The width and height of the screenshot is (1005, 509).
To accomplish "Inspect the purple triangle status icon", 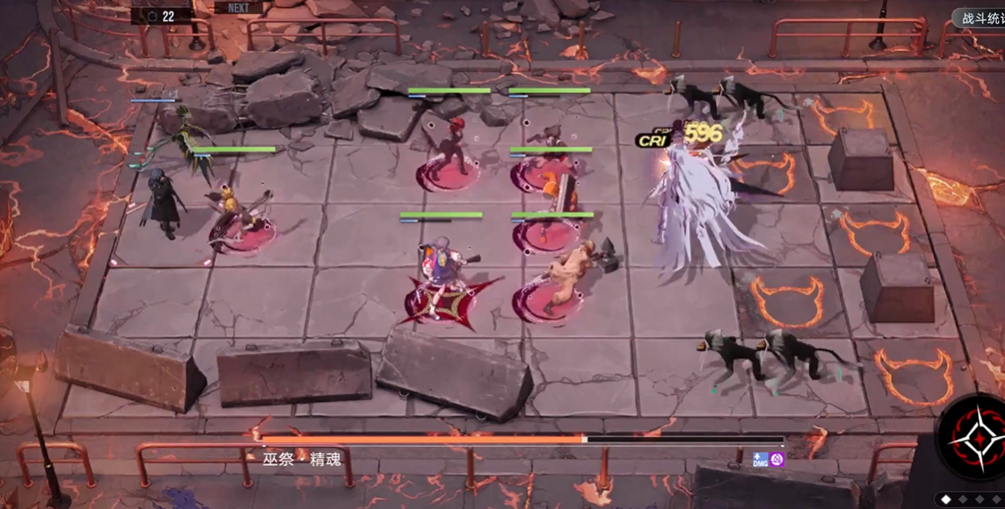I will (x=777, y=460).
